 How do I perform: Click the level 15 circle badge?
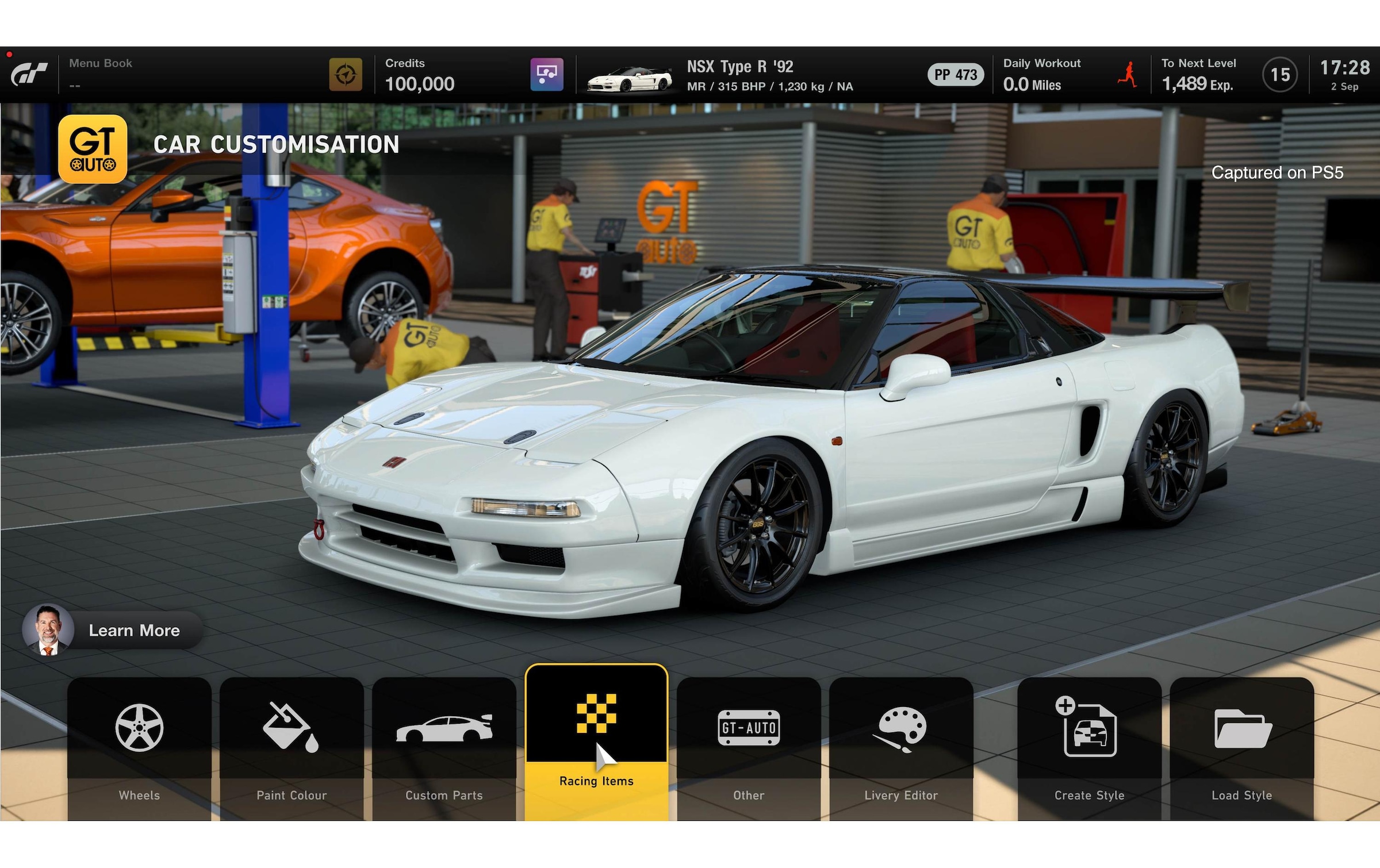(1279, 75)
